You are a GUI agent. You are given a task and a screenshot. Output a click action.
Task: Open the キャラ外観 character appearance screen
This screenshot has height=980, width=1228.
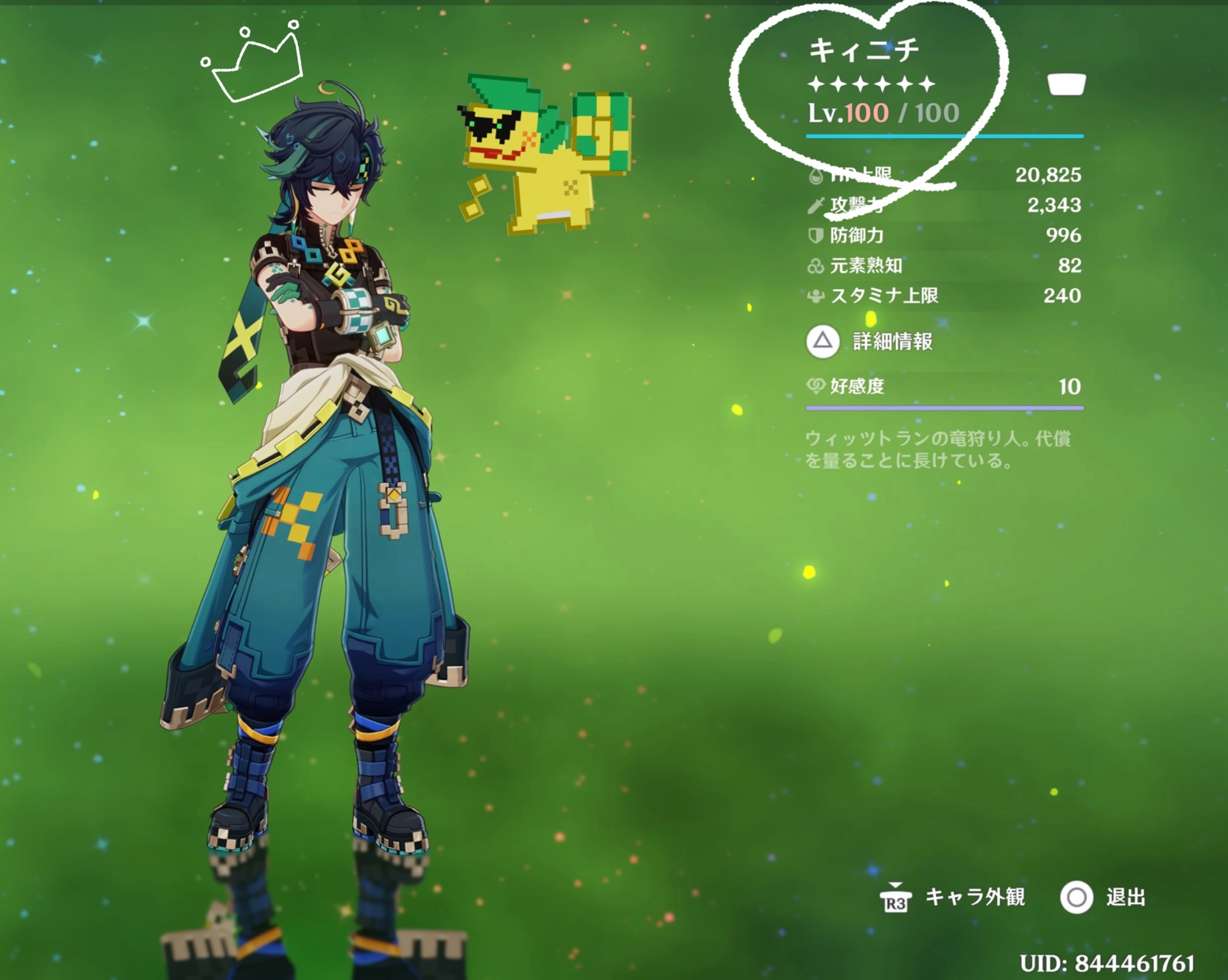point(953,898)
